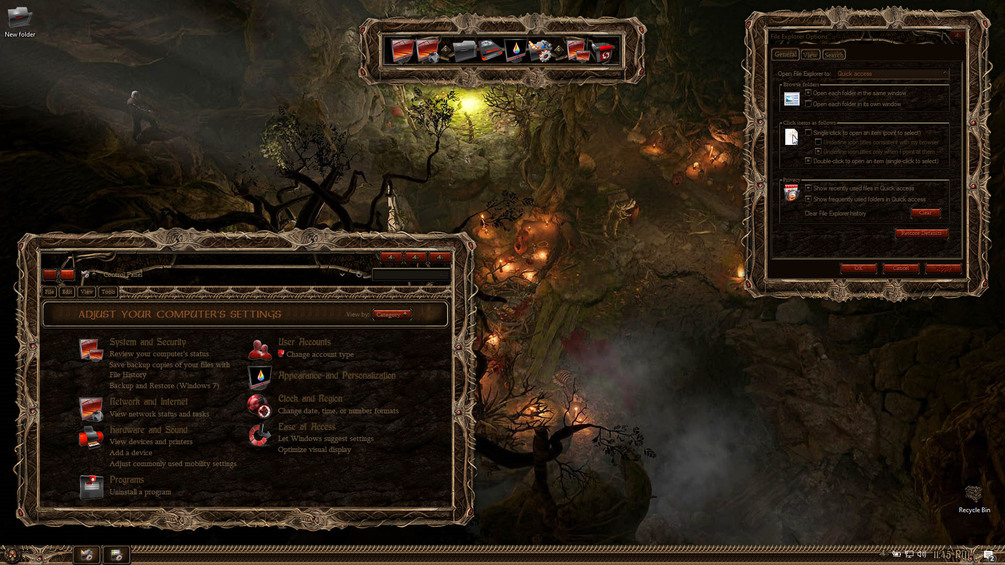Open the Quick access dropdown
The height and width of the screenshot is (565, 1005).
(x=891, y=74)
